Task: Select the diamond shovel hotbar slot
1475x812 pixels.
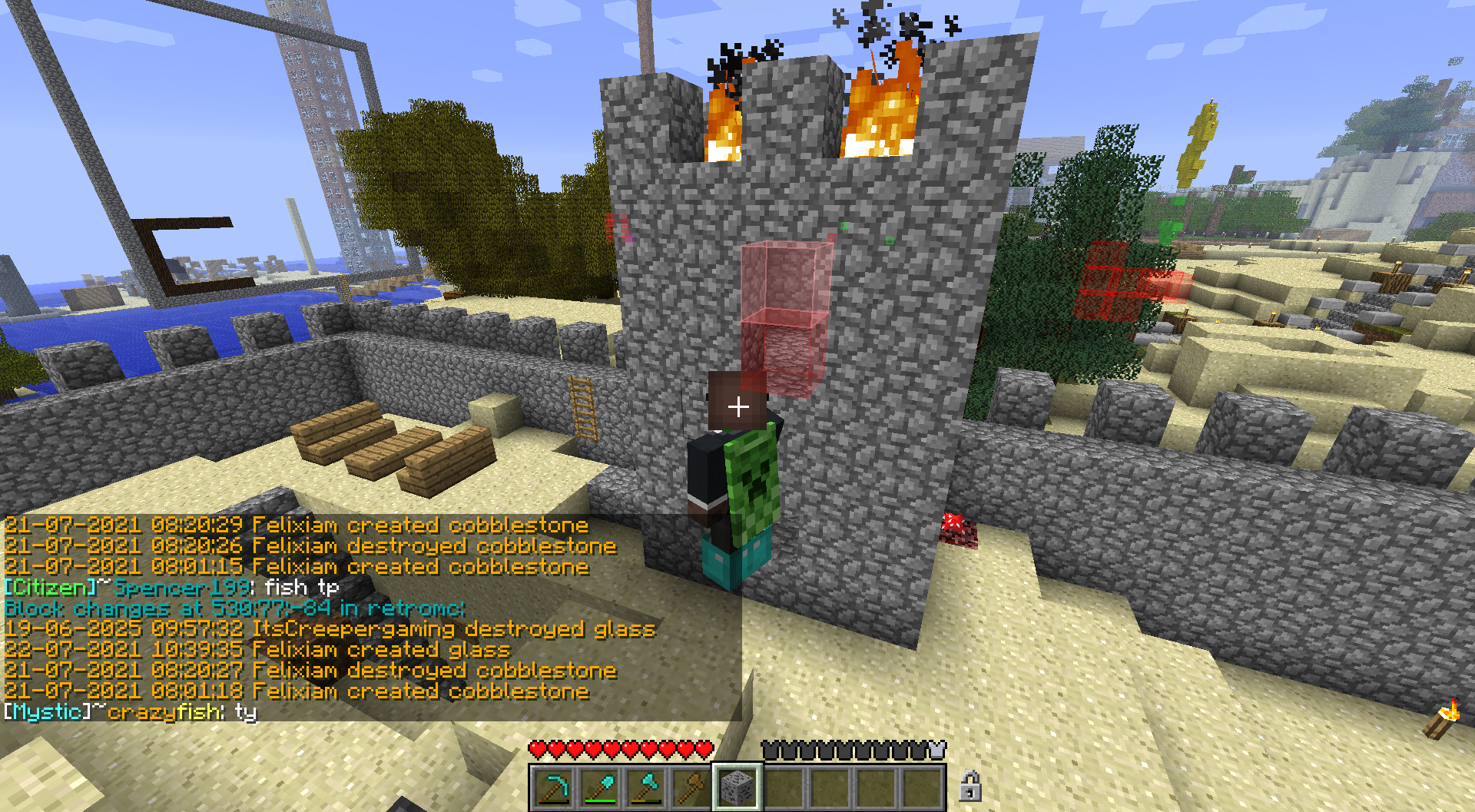Action: point(600,787)
